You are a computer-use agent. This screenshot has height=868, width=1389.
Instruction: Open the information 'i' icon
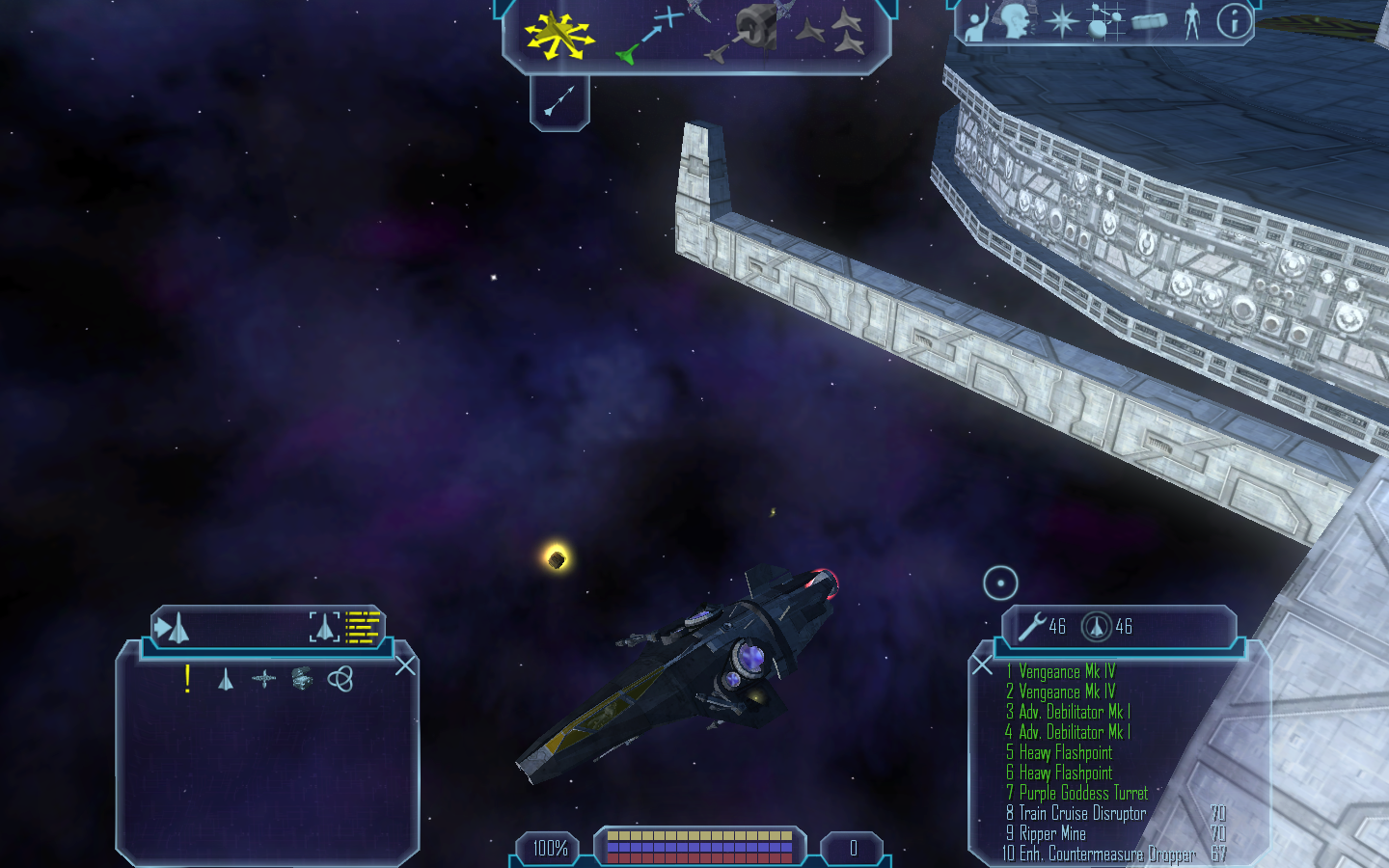click(1233, 21)
